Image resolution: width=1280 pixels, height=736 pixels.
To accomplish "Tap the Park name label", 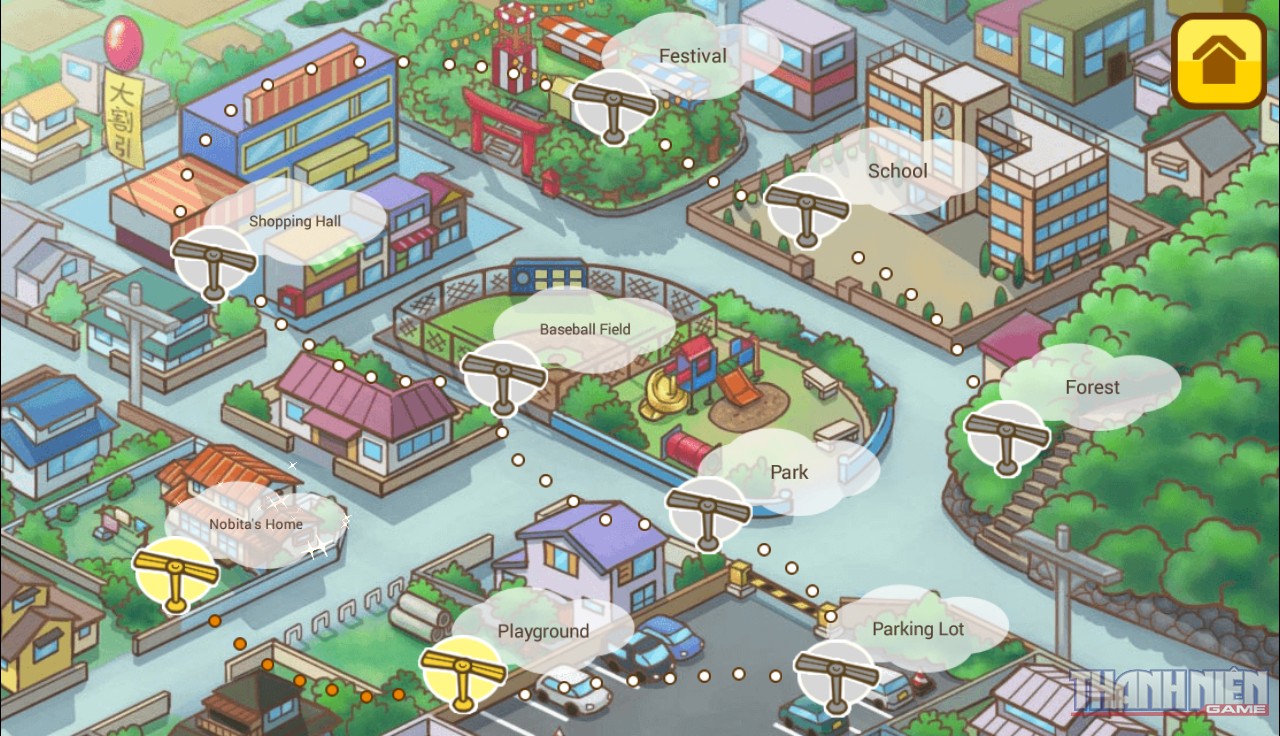I will click(x=789, y=472).
